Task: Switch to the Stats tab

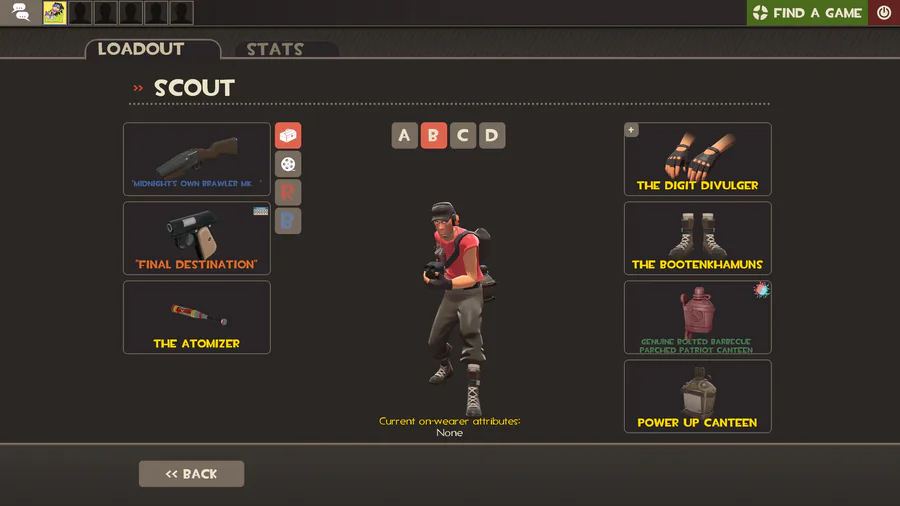Action: (x=275, y=50)
